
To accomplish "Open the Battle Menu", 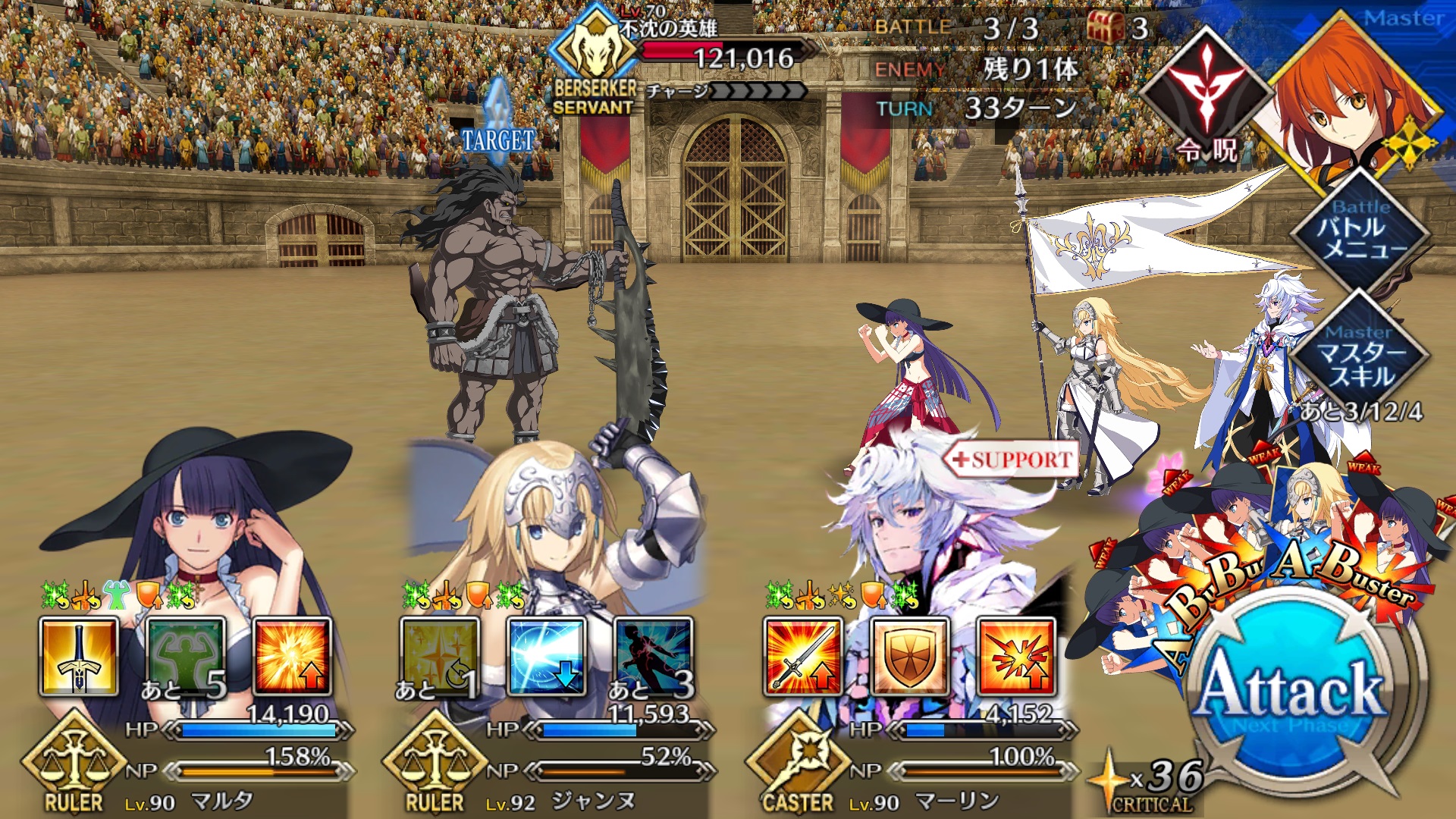I will pyautogui.click(x=1361, y=230).
